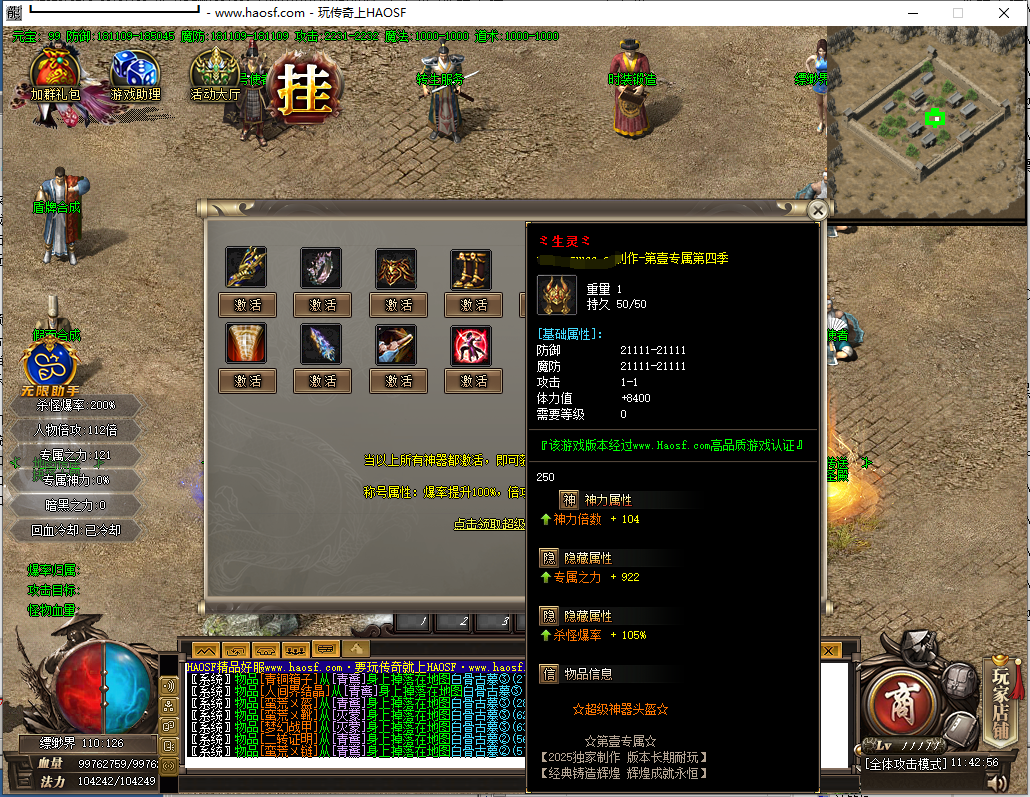Image resolution: width=1030 pixels, height=797 pixels.
Task: Activate the red martial skill artifact
Action: coord(471,380)
